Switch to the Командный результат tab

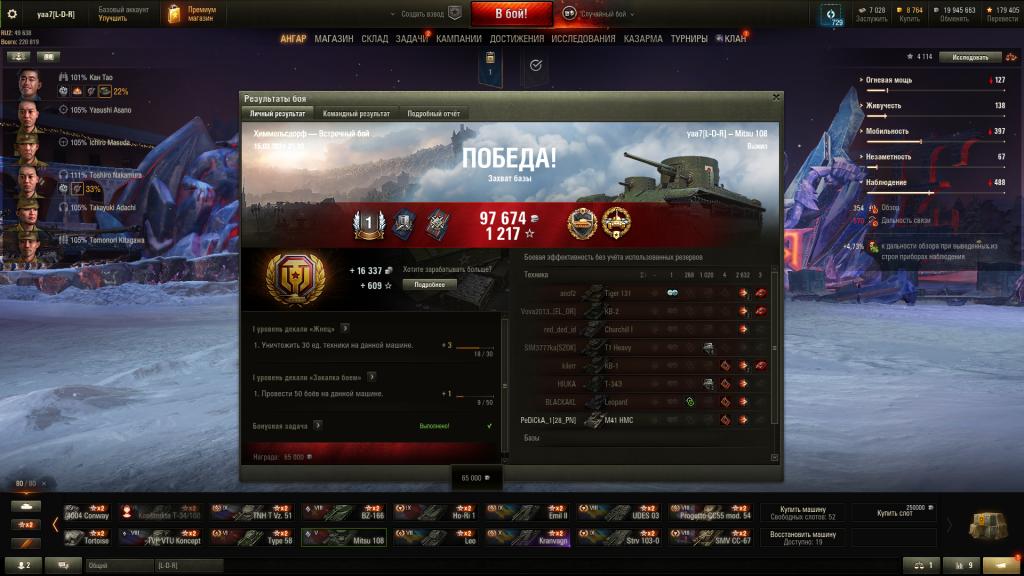[x=356, y=114]
